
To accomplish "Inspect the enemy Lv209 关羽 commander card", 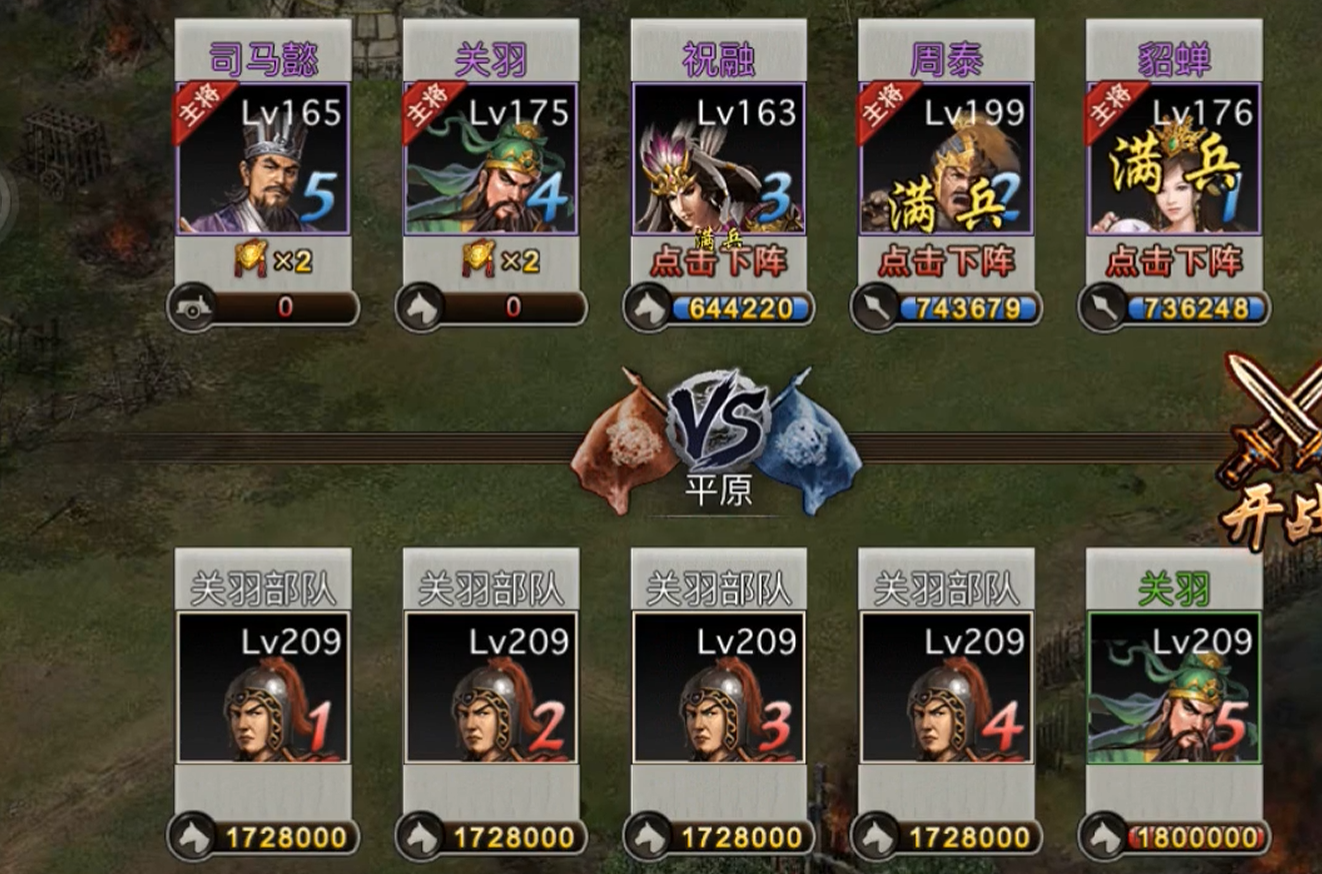I will [x=1173, y=687].
